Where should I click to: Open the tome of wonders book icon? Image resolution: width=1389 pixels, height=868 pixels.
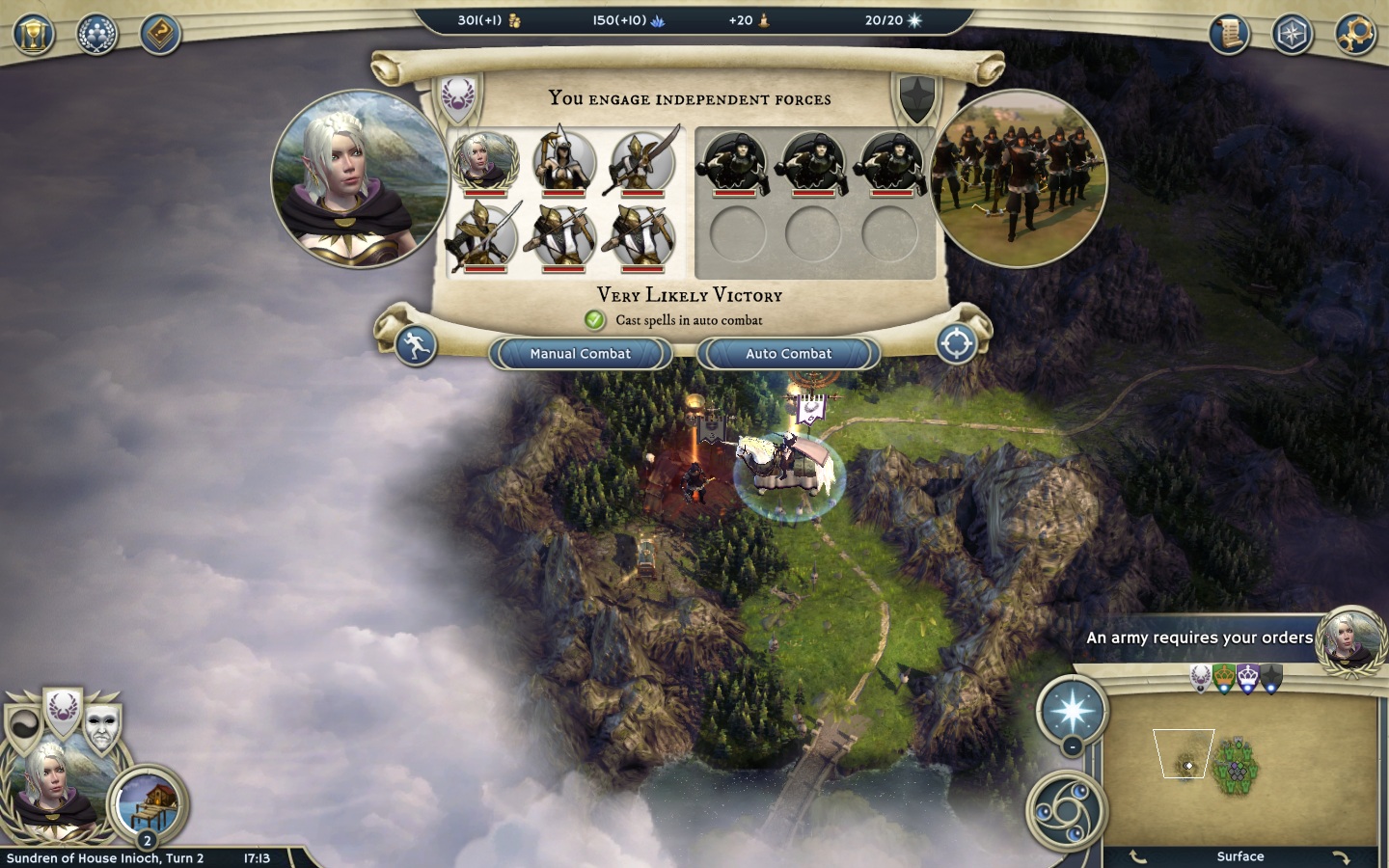click(x=160, y=36)
